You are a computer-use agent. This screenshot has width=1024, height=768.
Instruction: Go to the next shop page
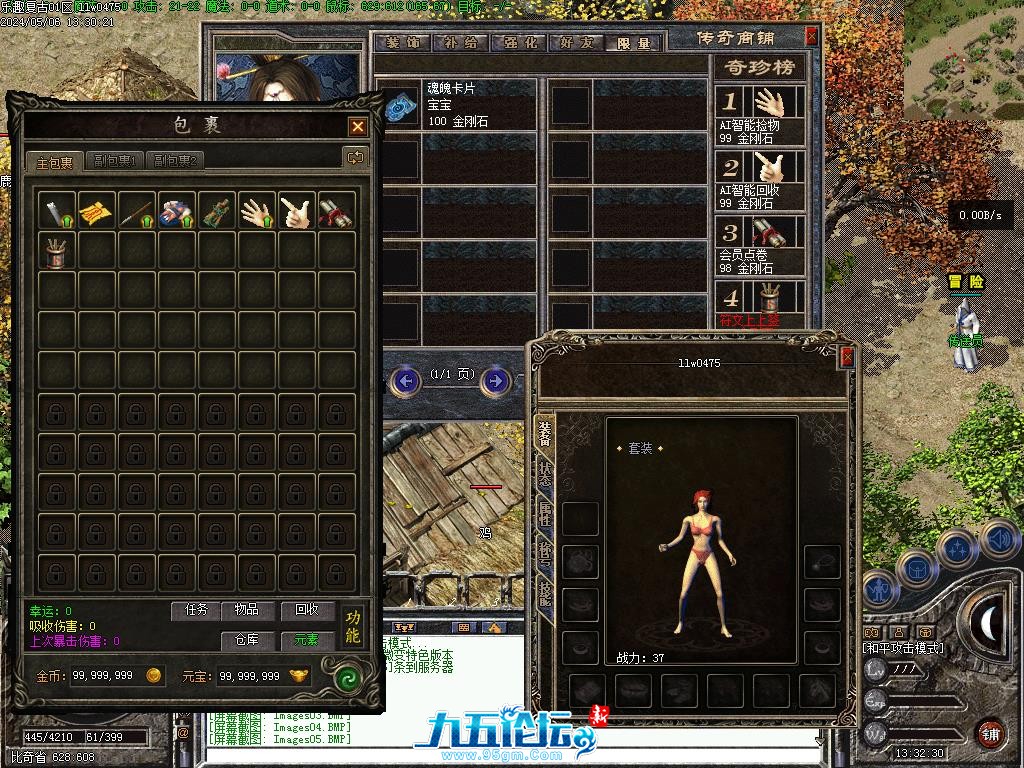[x=492, y=380]
